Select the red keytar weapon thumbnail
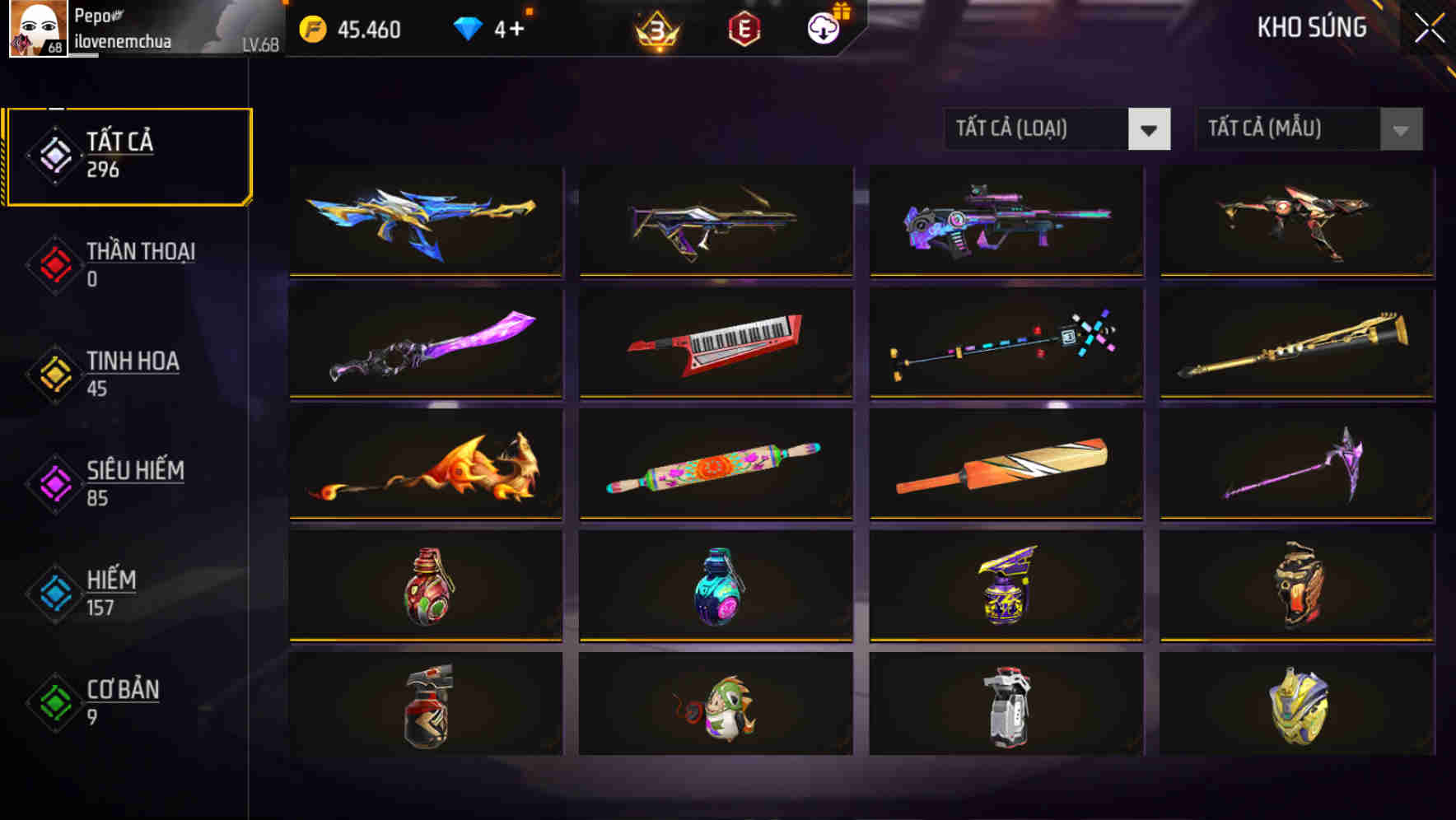The image size is (1456, 820). (x=714, y=343)
